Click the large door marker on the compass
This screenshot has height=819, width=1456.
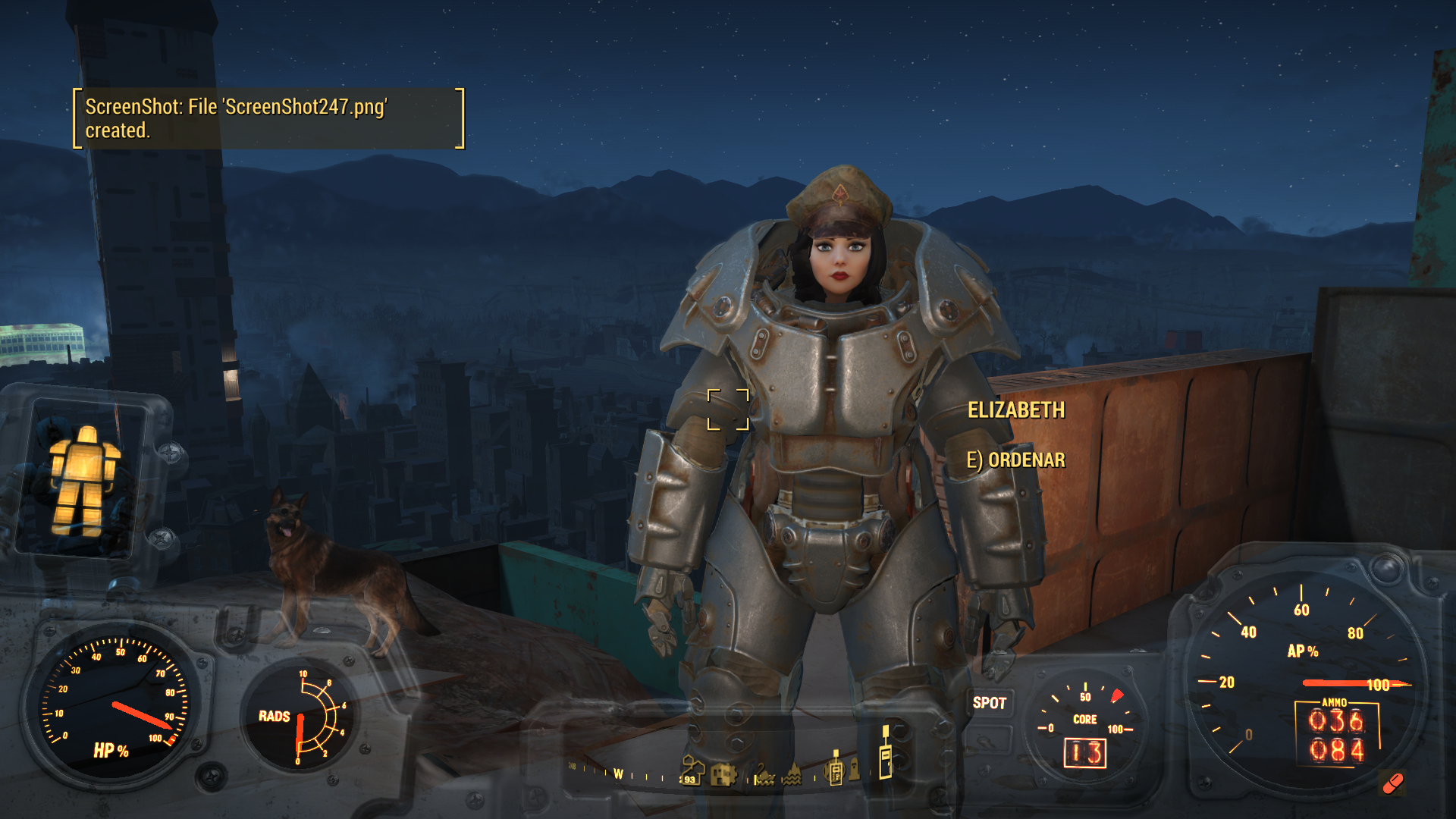click(885, 753)
